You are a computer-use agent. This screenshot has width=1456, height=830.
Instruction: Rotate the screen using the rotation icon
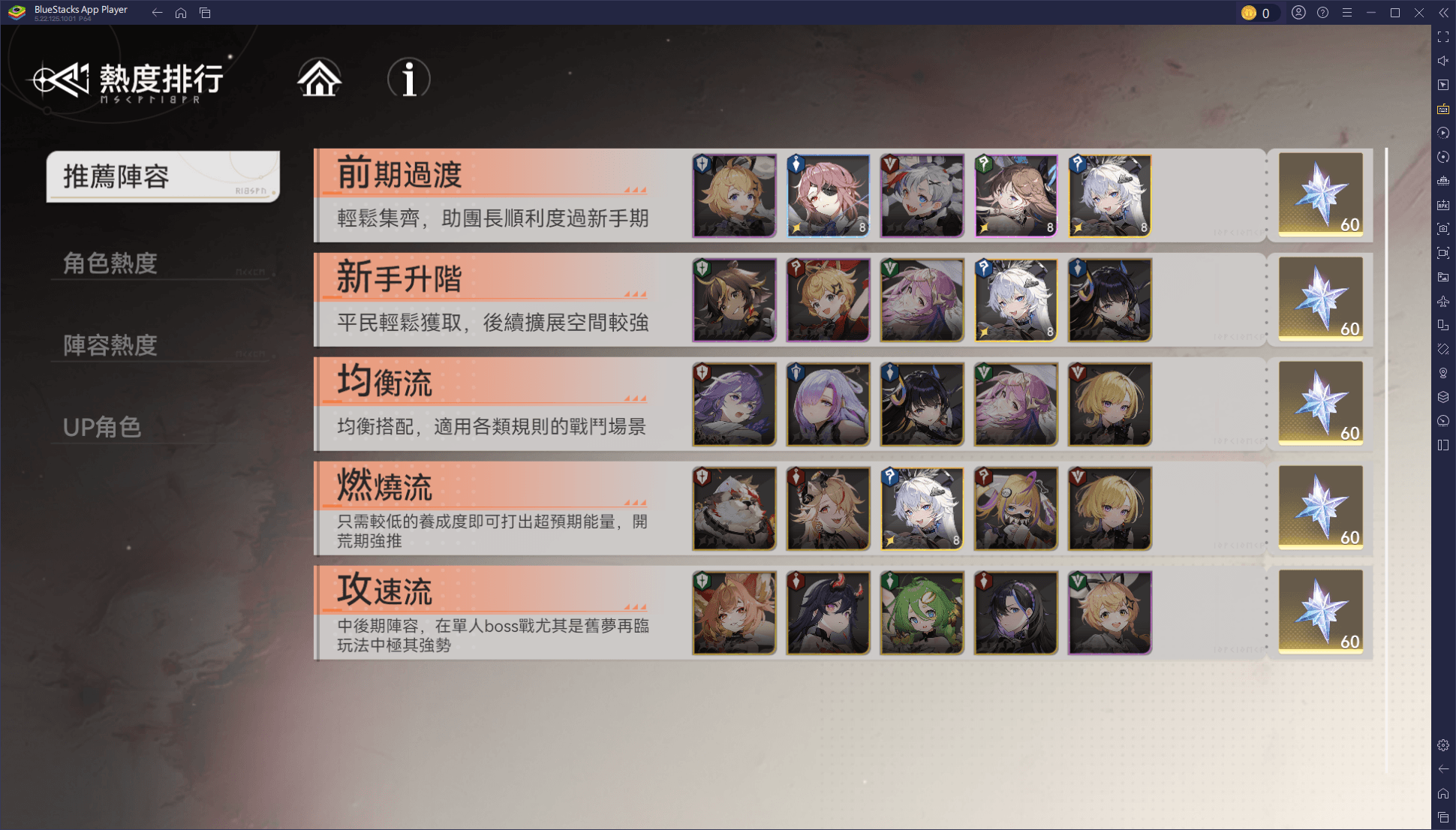click(1442, 157)
